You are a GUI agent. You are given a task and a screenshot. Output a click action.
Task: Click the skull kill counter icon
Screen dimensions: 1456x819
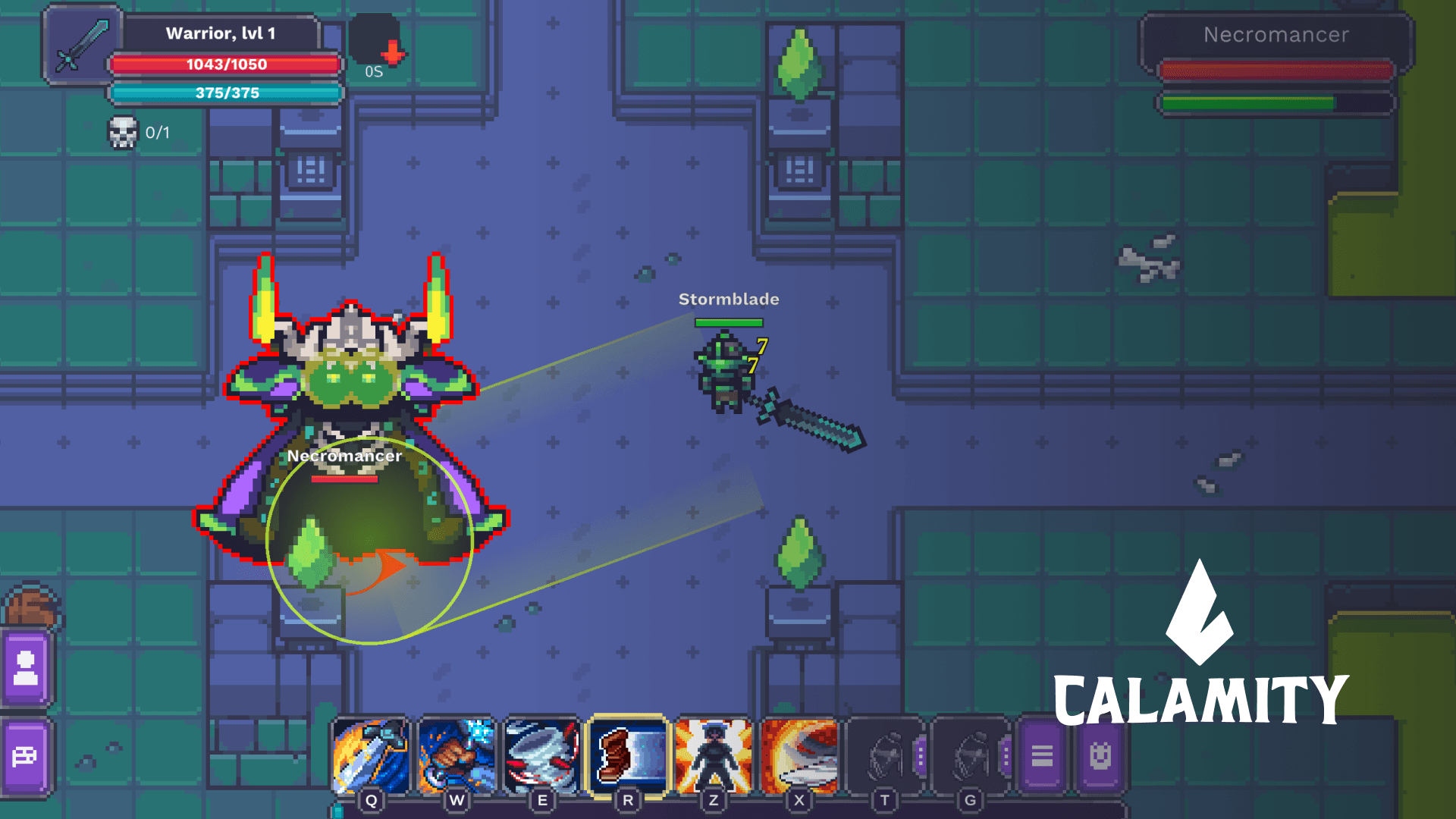pyautogui.click(x=124, y=131)
